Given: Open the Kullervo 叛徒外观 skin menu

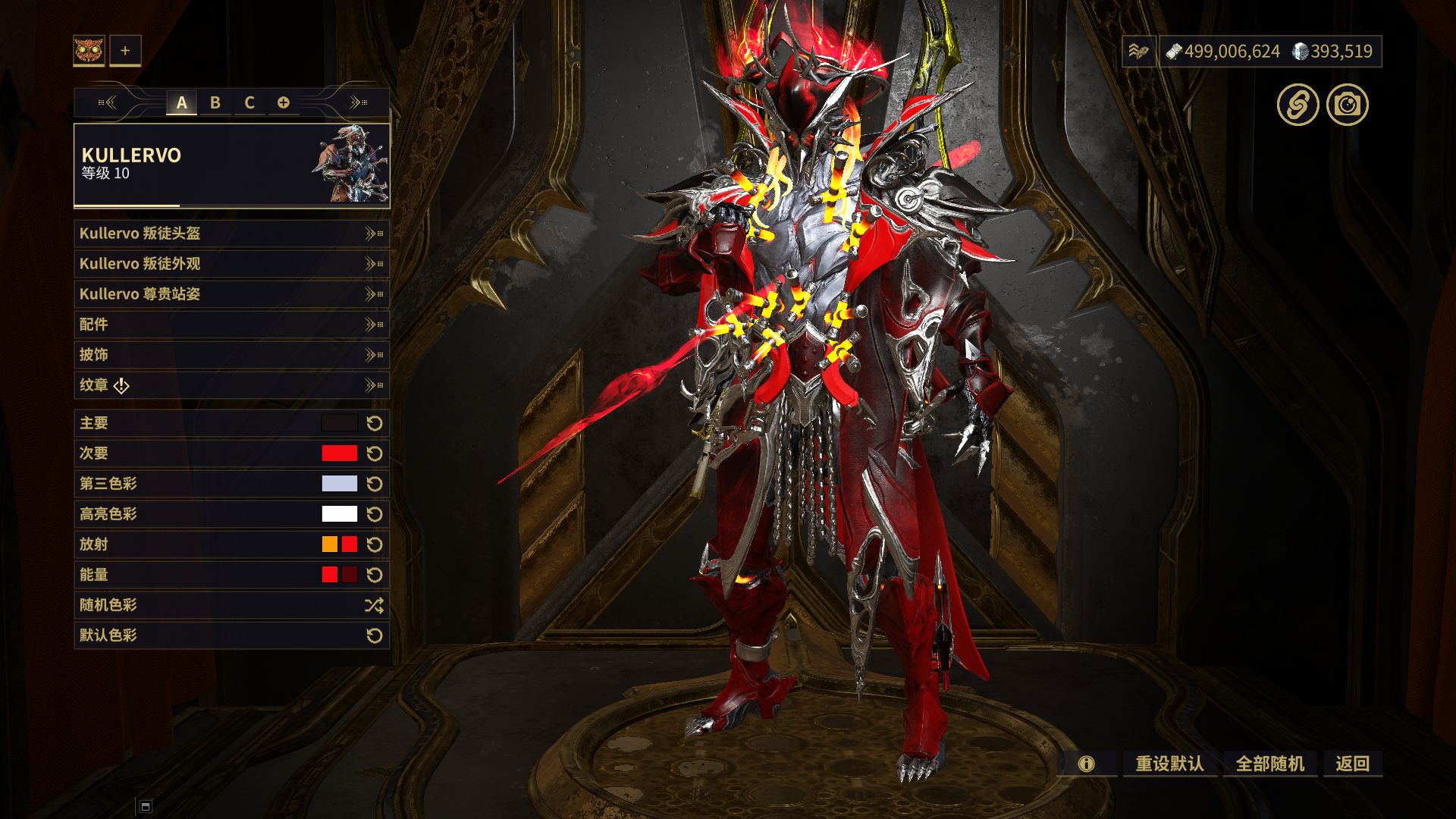Looking at the screenshot, I should (231, 264).
